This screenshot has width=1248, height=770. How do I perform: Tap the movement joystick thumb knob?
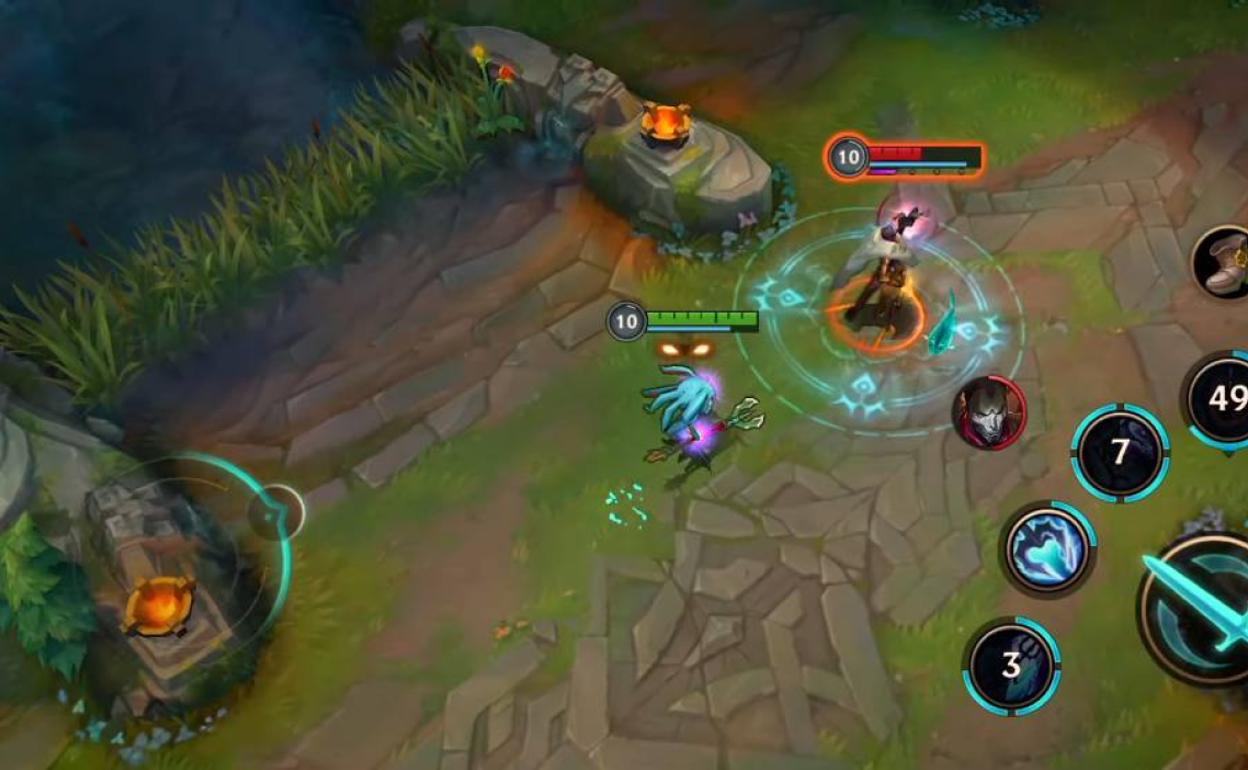[x=276, y=512]
